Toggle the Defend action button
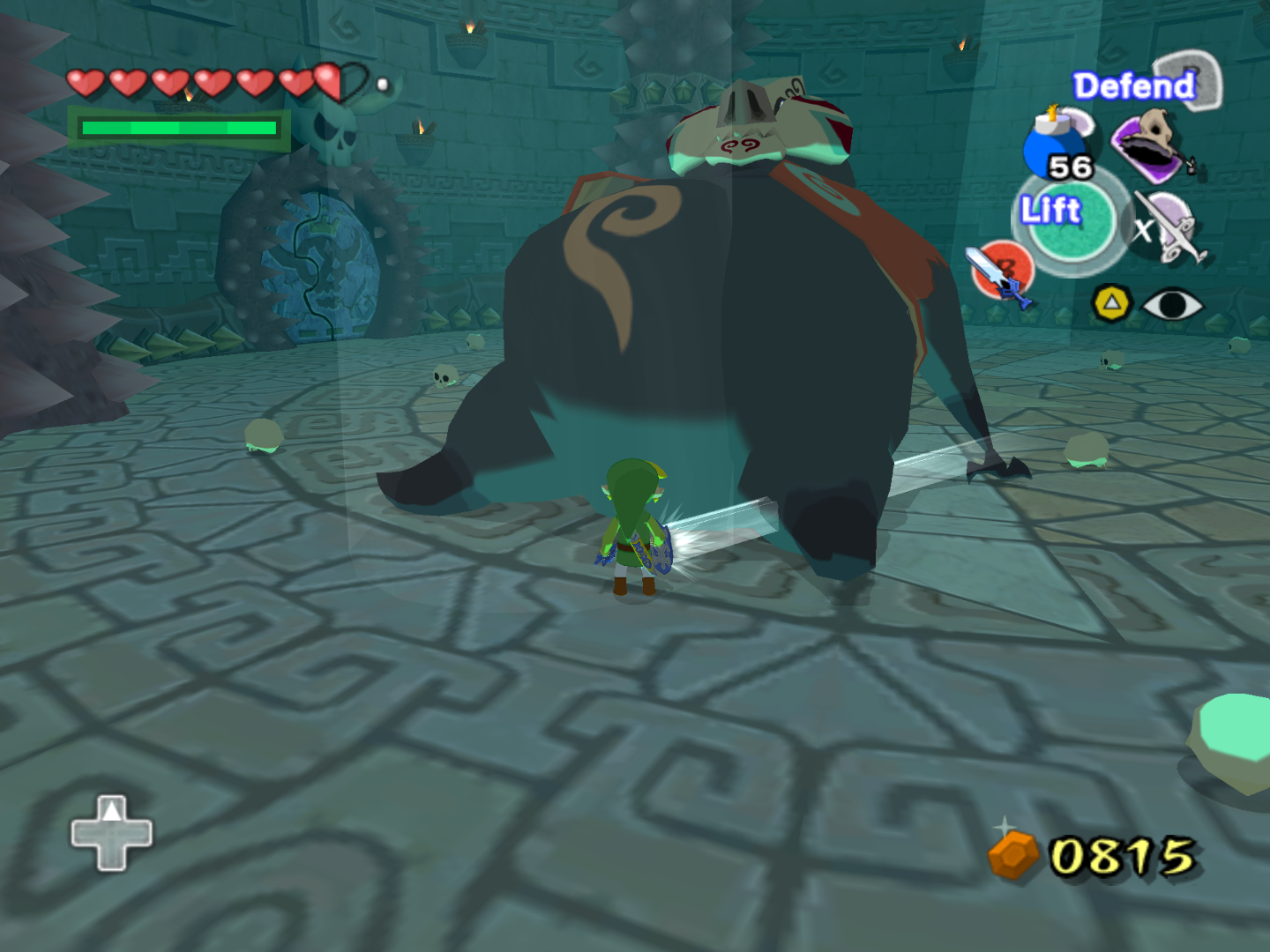 point(1191,81)
